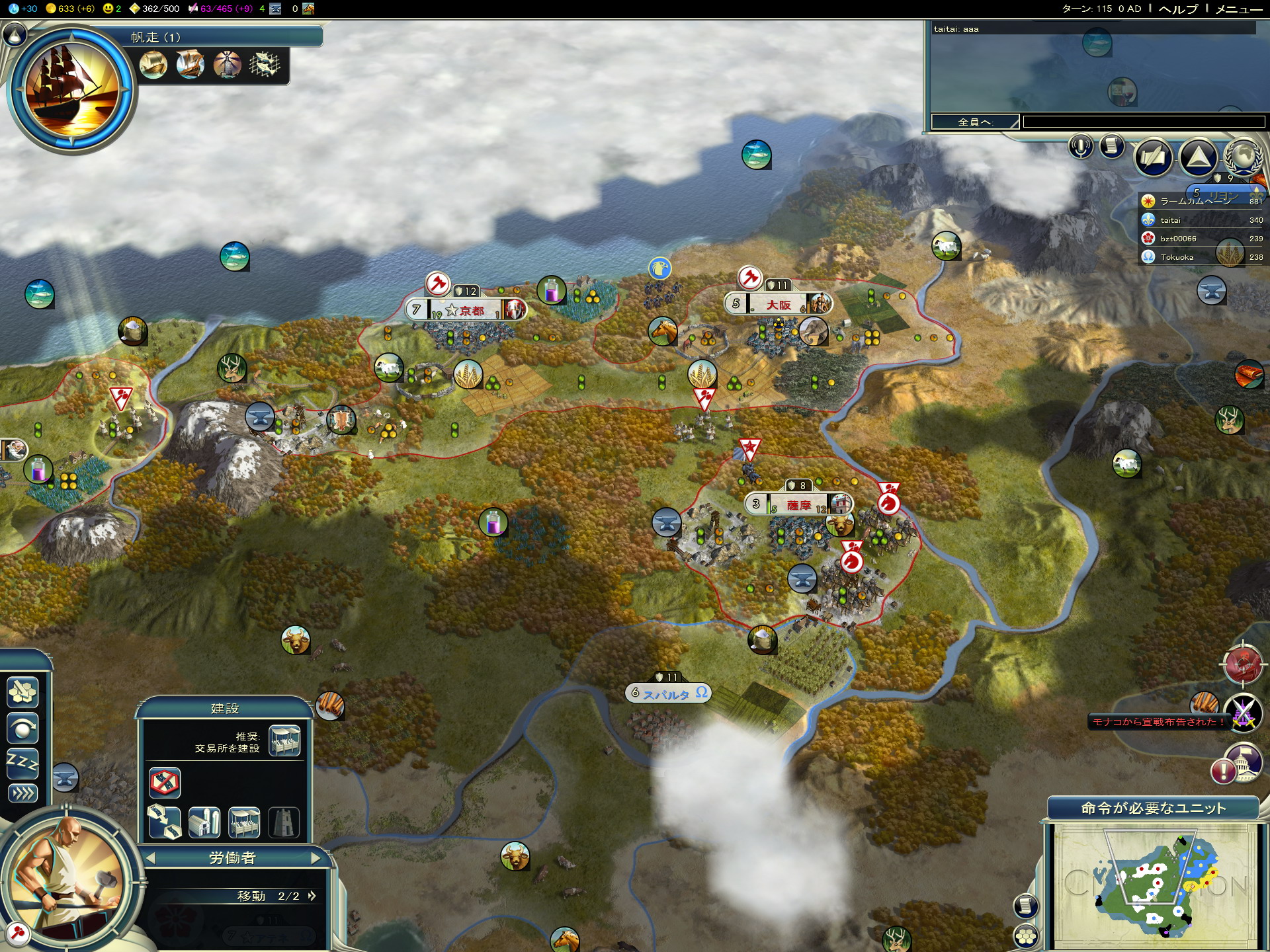Select the remove road action
The image size is (1270, 952).
pos(164,783)
